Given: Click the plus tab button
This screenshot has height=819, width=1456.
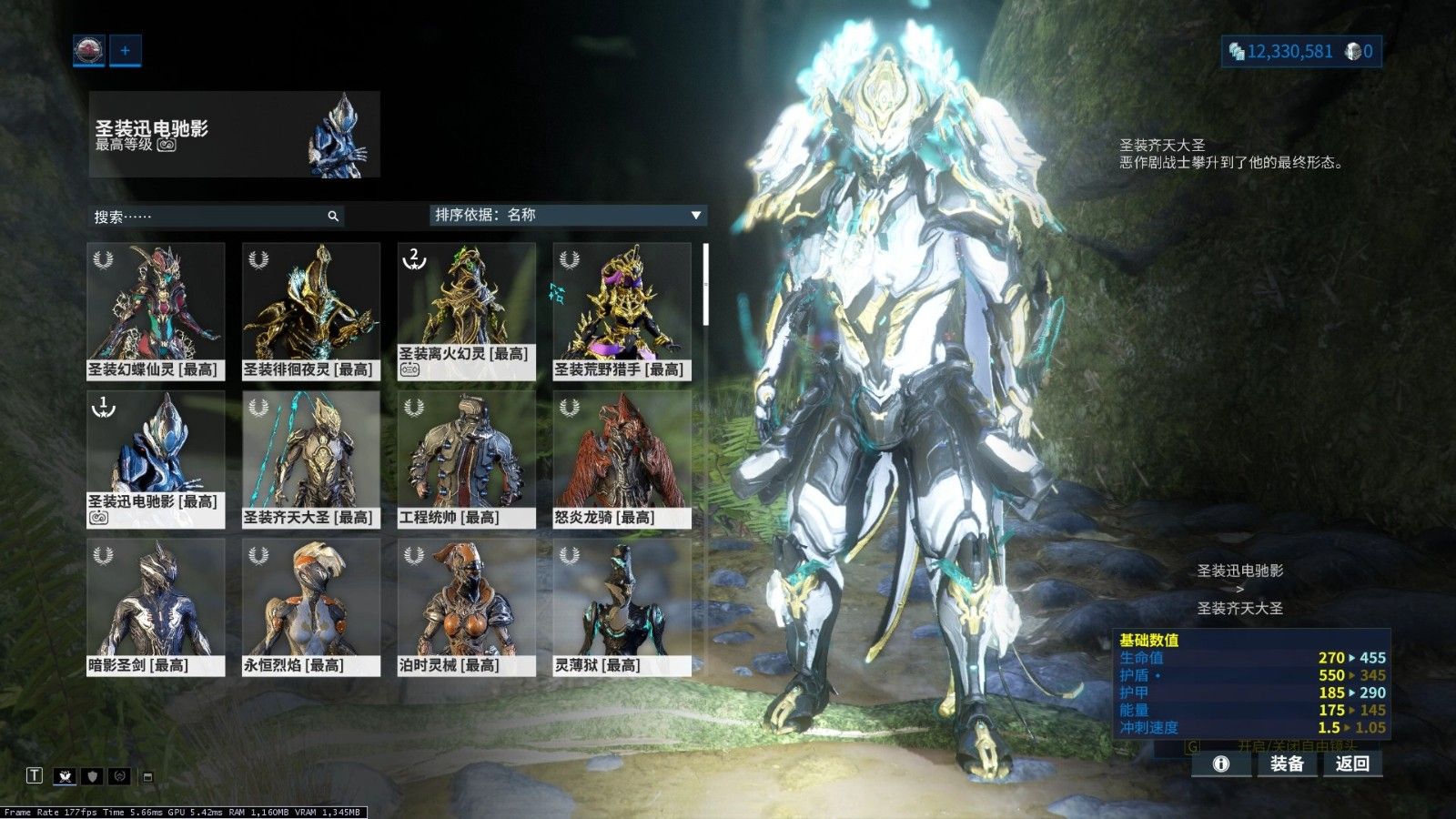Looking at the screenshot, I should click(125, 50).
